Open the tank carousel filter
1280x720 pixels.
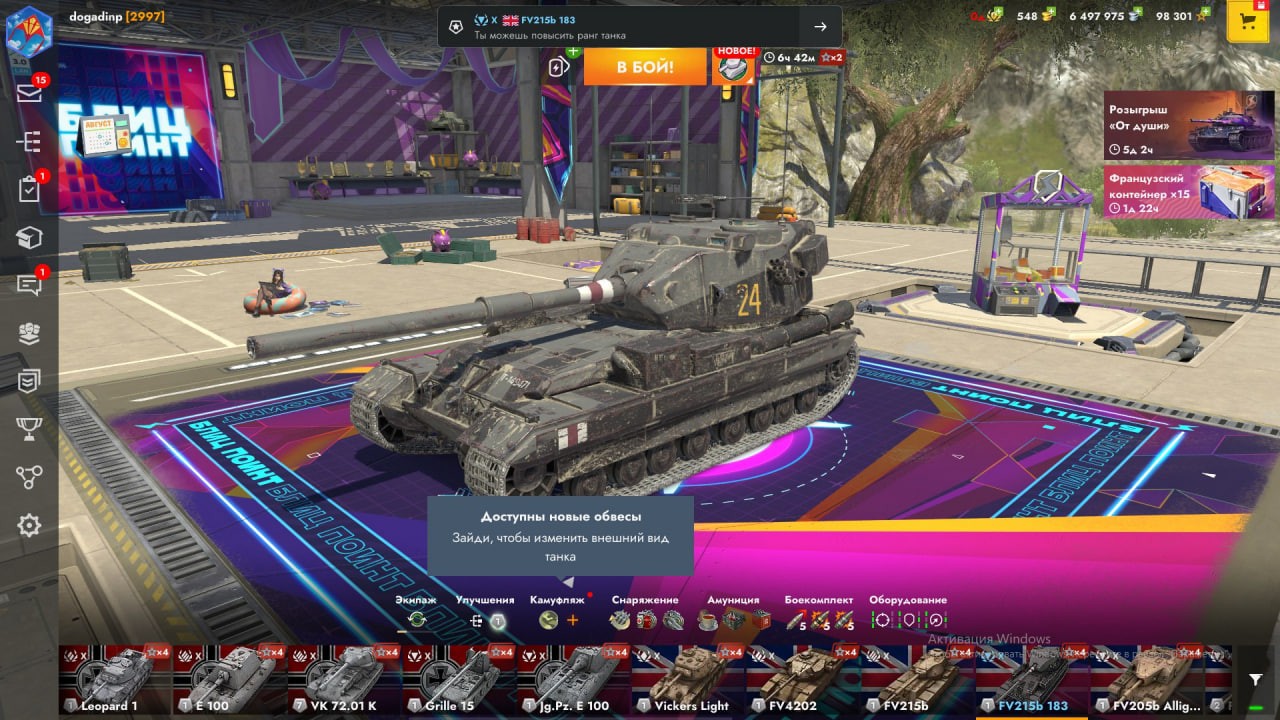click(1255, 679)
